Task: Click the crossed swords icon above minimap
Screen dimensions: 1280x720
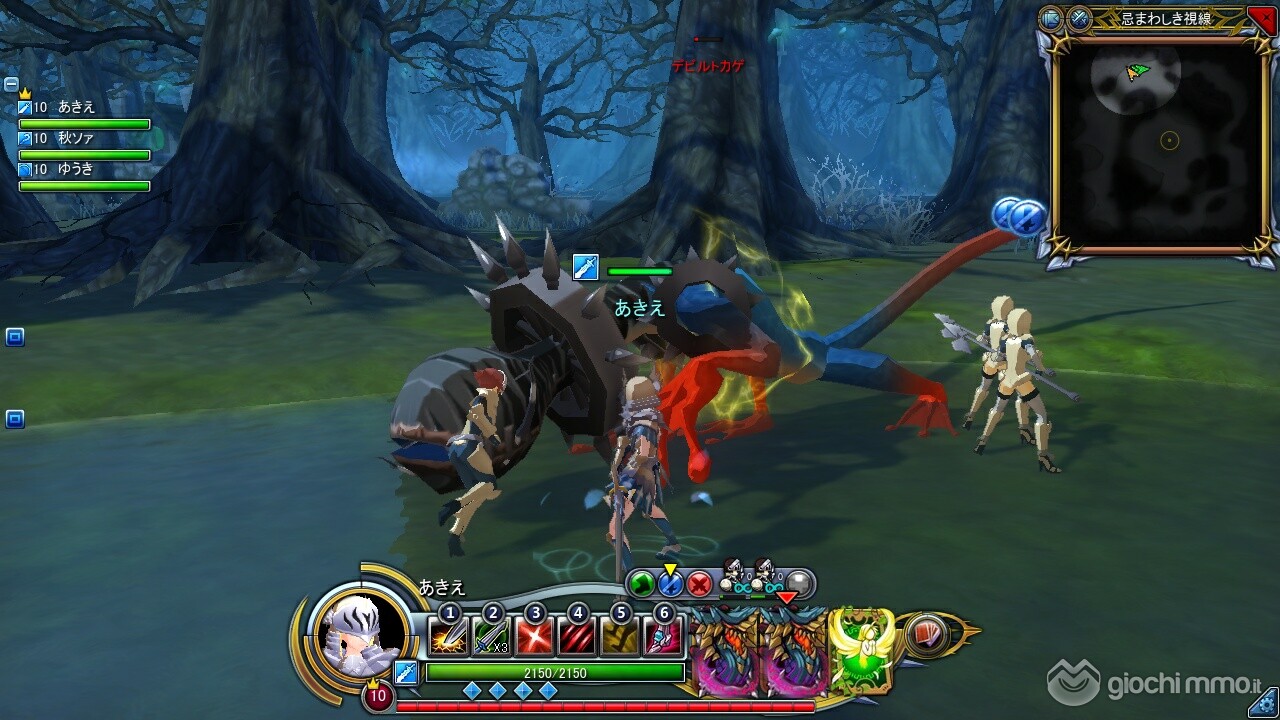Action: pos(1079,18)
